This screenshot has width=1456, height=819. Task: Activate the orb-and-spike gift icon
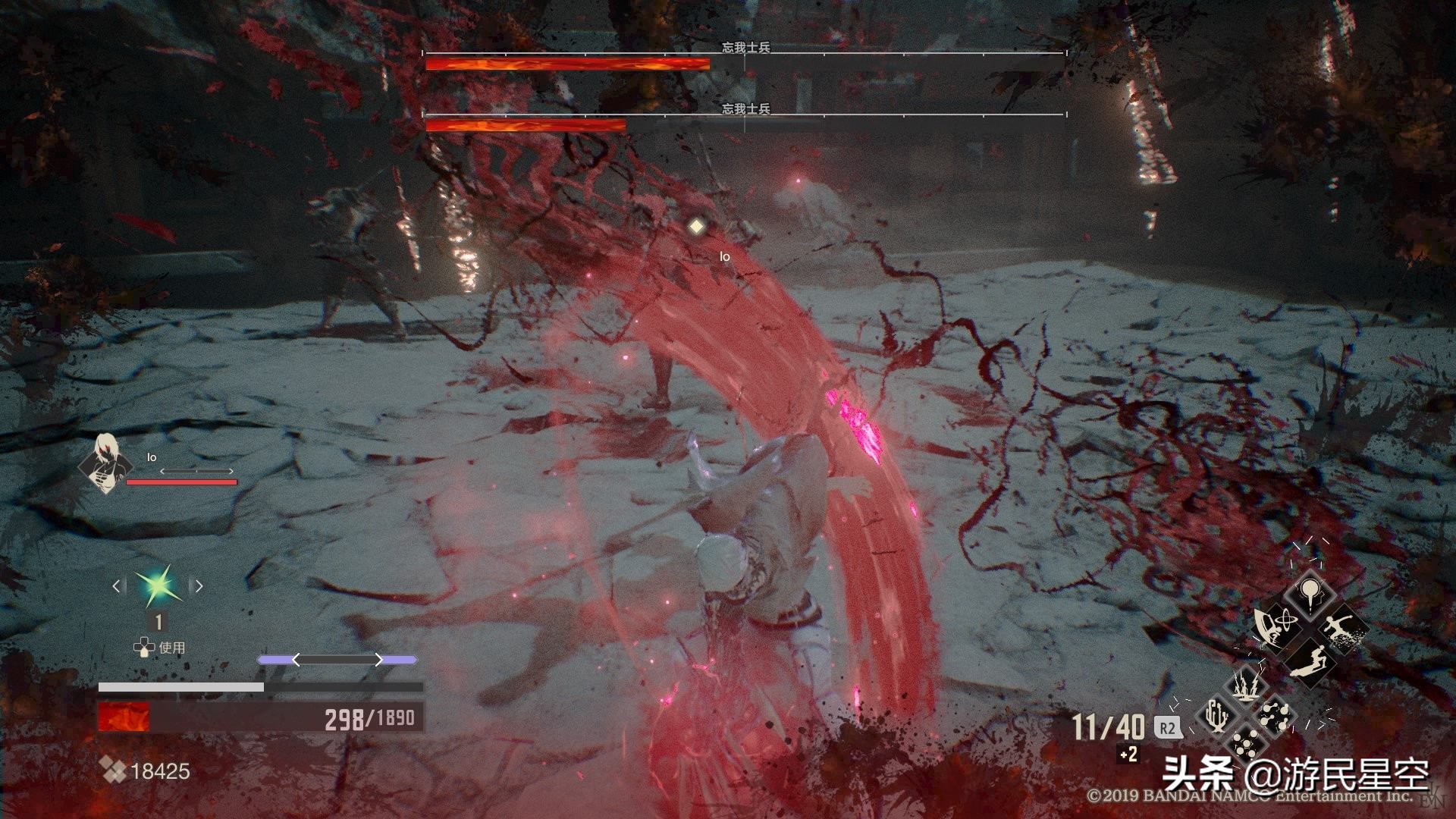pyautogui.click(x=1310, y=593)
